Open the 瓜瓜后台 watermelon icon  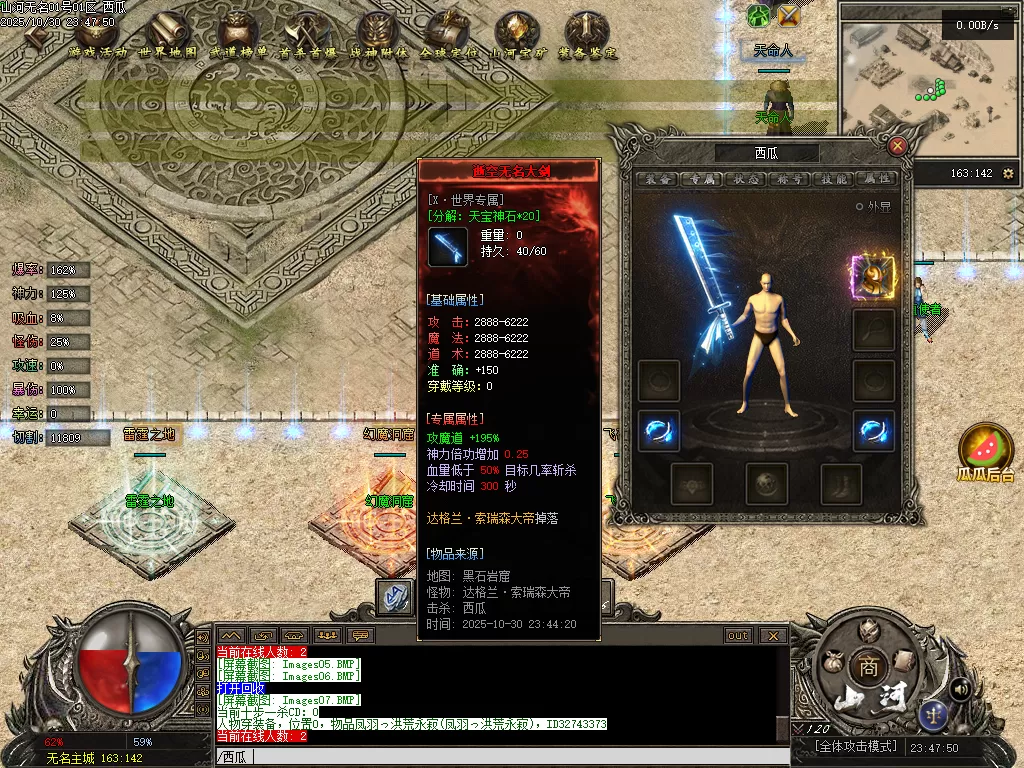coord(985,452)
